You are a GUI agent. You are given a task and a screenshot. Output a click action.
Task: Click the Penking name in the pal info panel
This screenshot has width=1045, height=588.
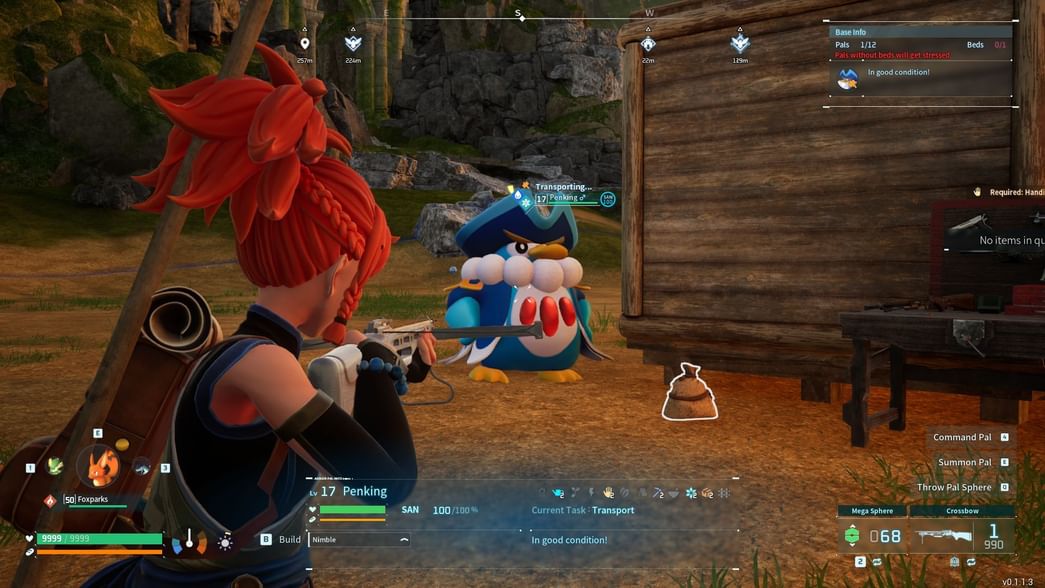364,491
